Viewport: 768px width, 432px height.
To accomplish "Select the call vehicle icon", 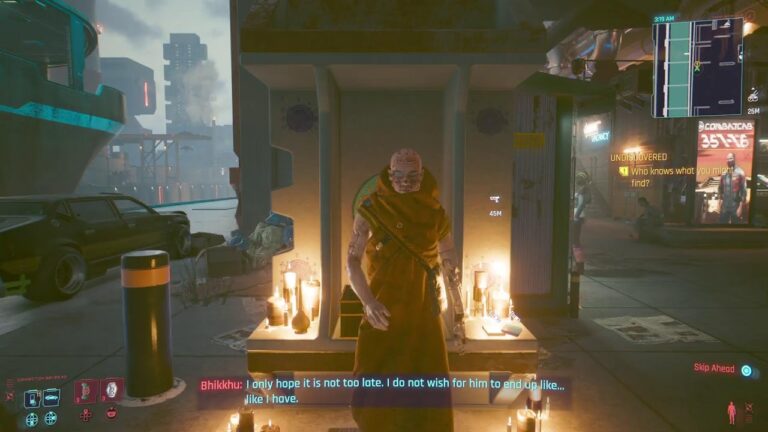I will click(51, 399).
